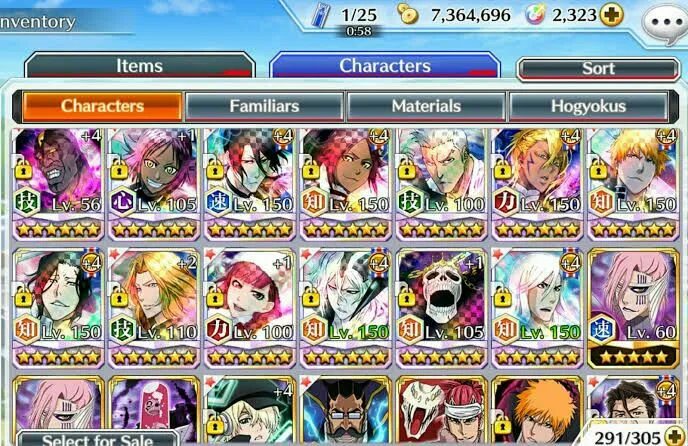Select the Lv. 110 blonde character card
Viewport: 688px width, 446px height.
point(153,305)
